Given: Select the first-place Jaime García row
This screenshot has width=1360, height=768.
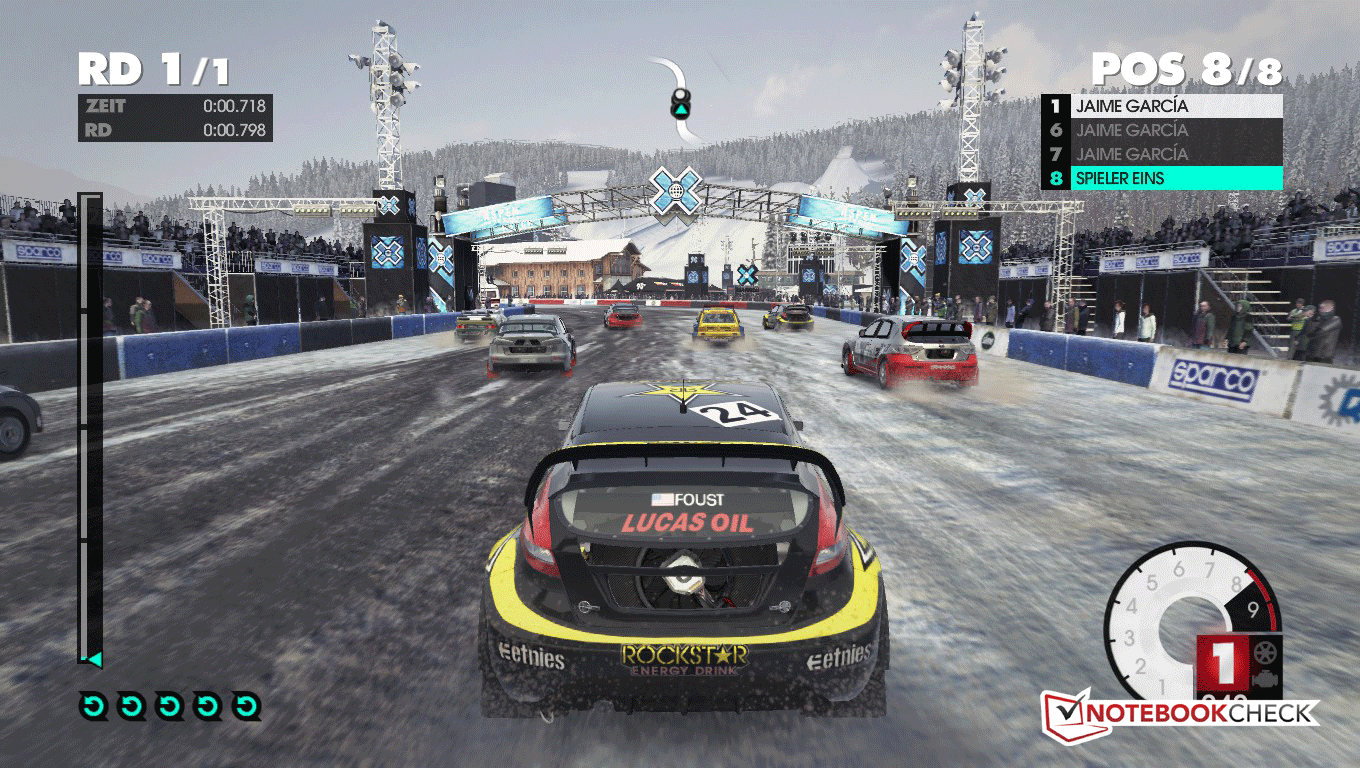Looking at the screenshot, I should pyautogui.click(x=1162, y=105).
